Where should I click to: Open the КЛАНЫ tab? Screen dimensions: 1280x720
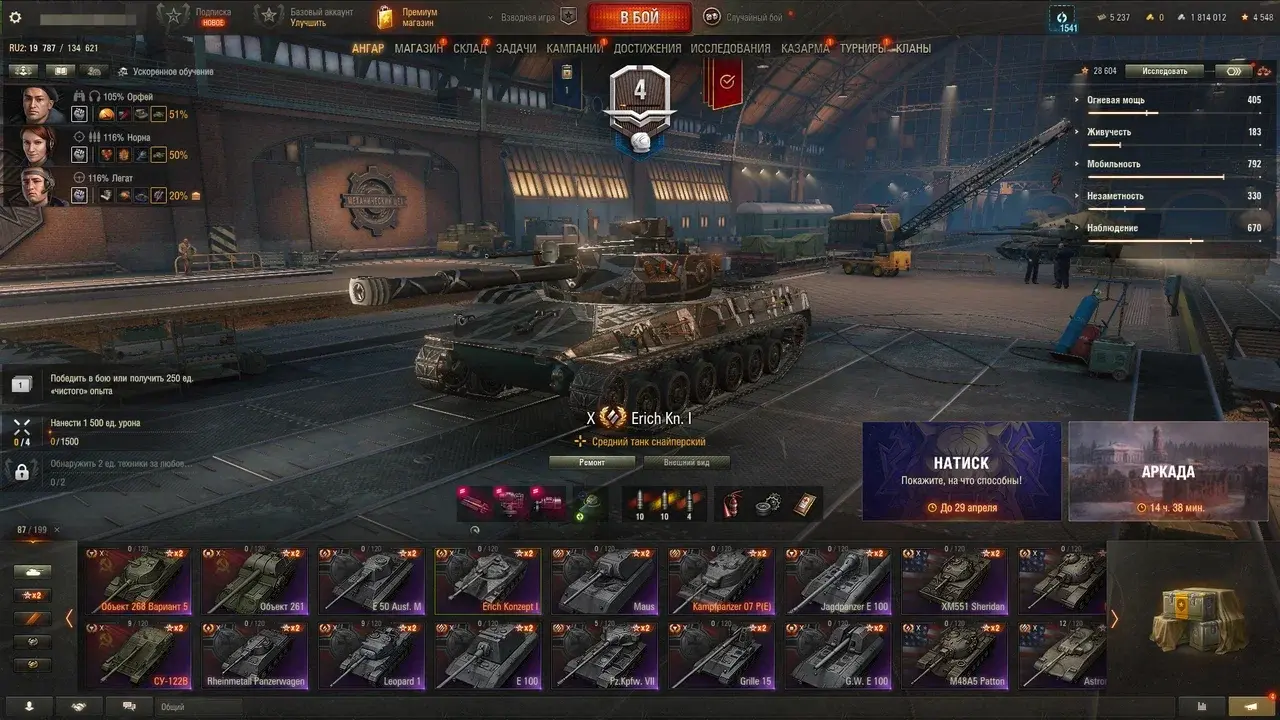coord(913,48)
